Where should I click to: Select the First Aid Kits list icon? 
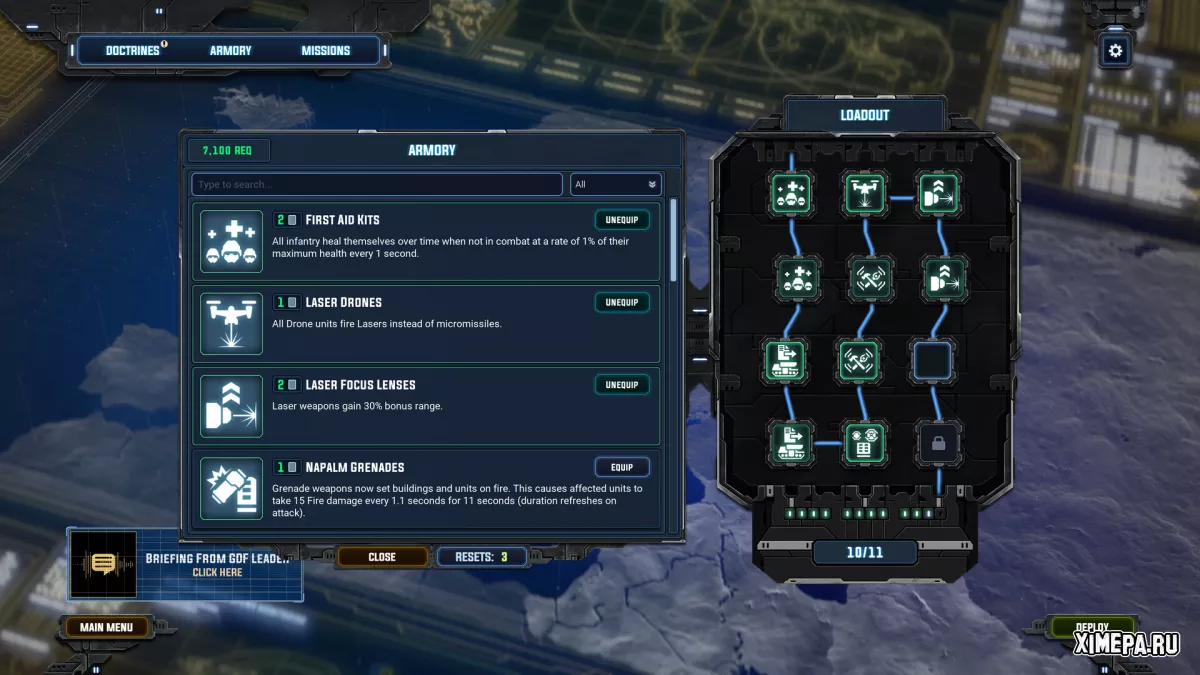231,241
